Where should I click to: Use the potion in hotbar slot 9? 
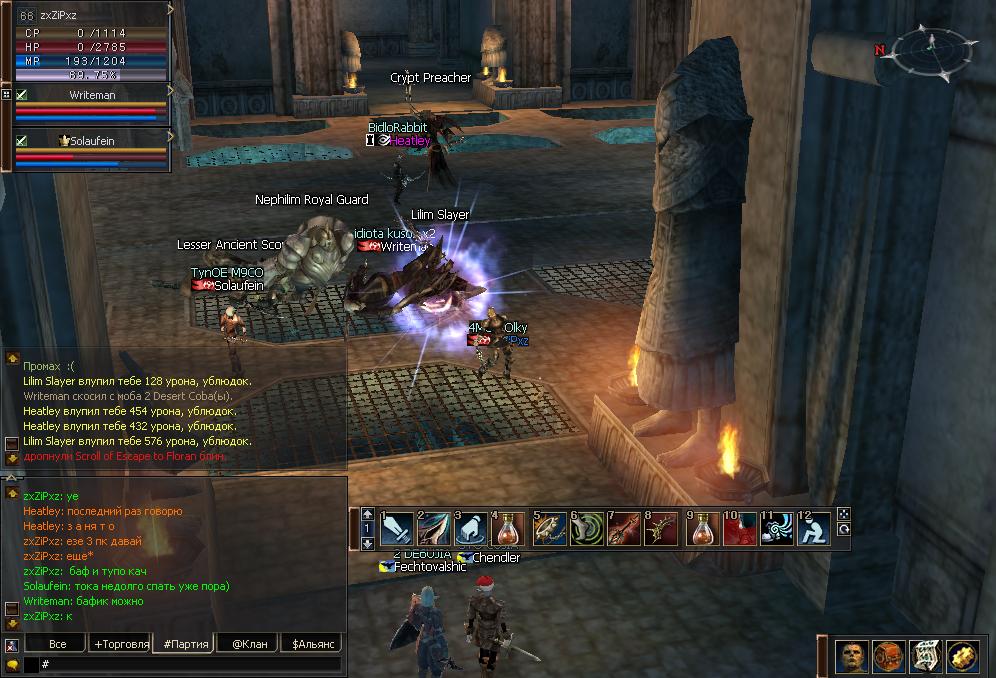(x=703, y=528)
